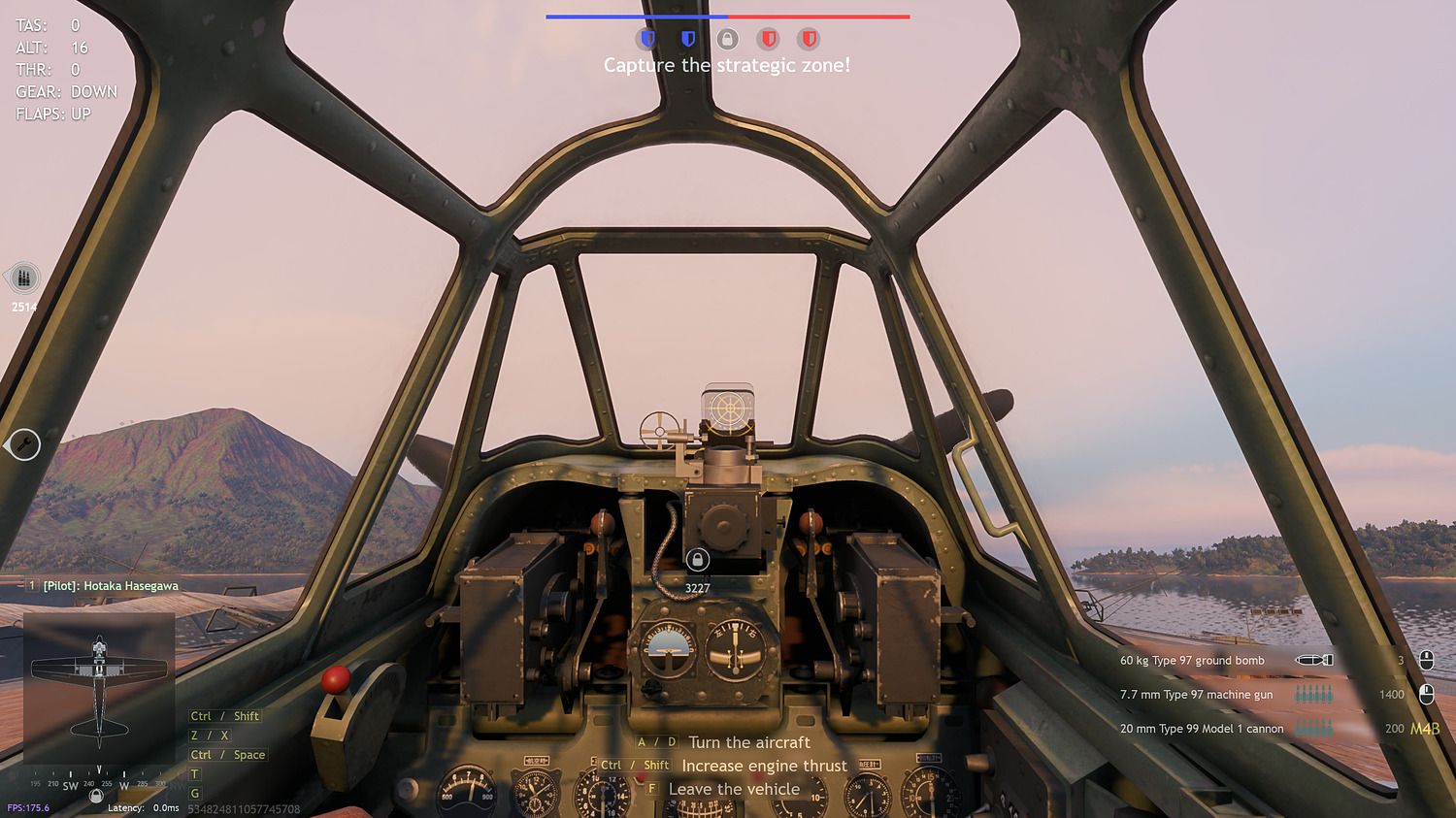Click the Capture the strategic zone objective text
The width and height of the screenshot is (1456, 818).
pos(728,65)
